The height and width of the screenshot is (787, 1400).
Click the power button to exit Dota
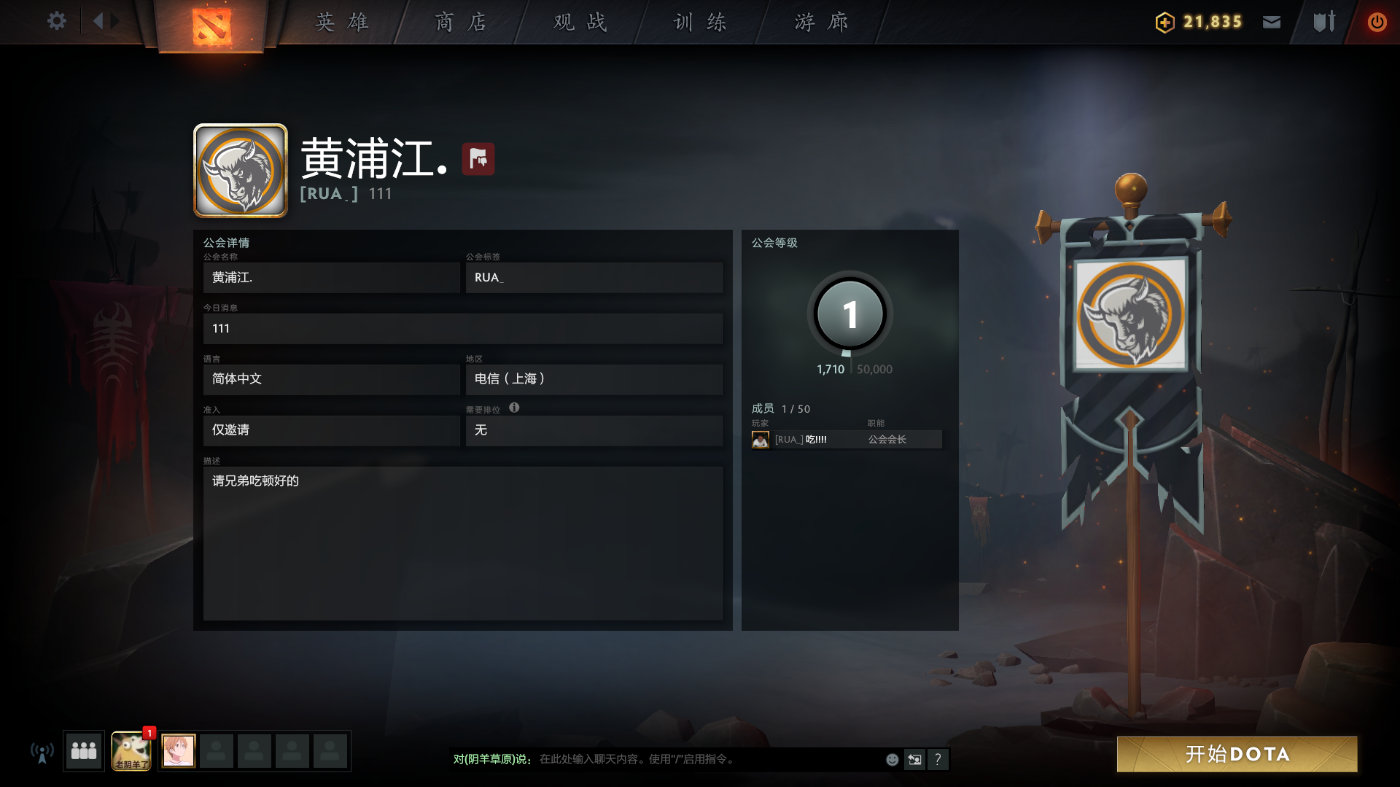pyautogui.click(x=1378, y=20)
